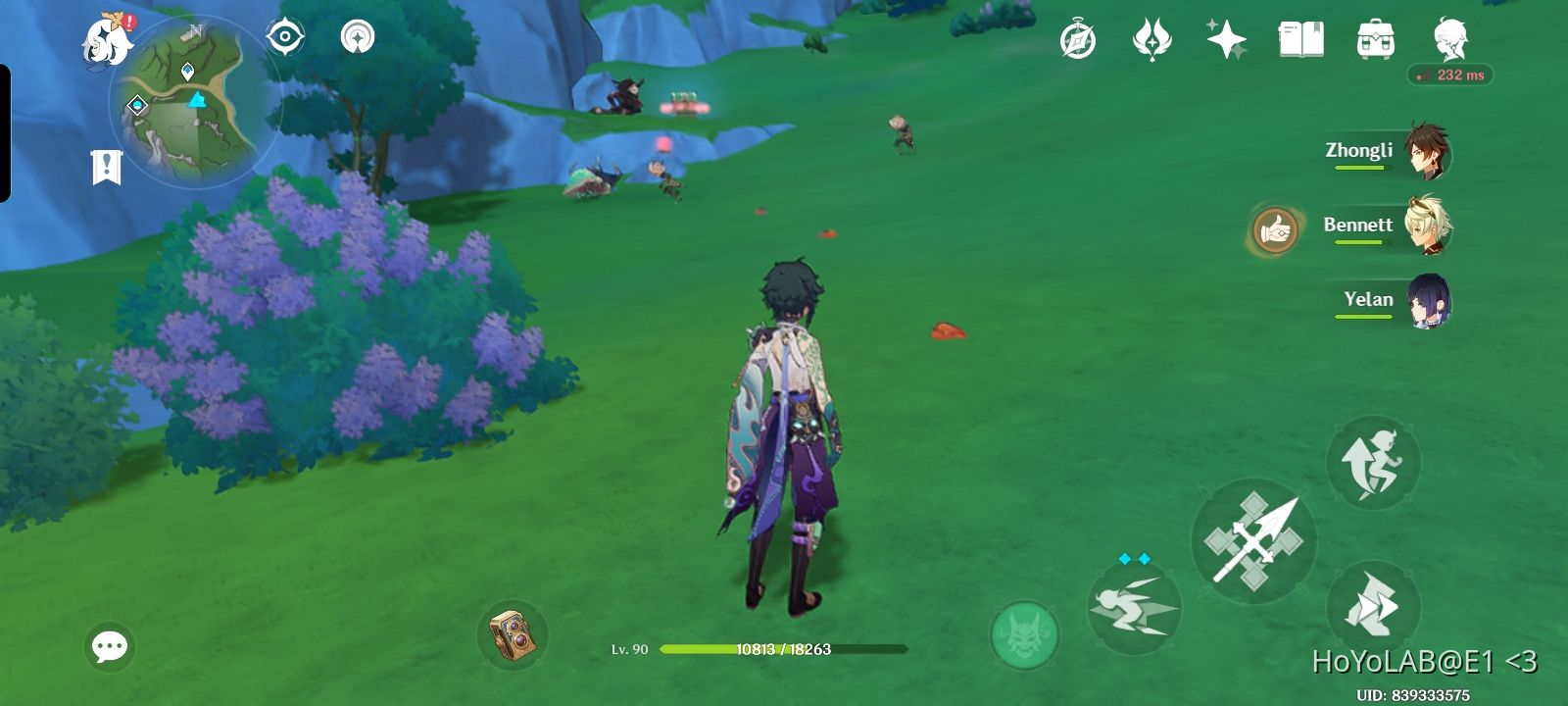Open the Inventory backpack
The image size is (1568, 706).
click(1374, 37)
